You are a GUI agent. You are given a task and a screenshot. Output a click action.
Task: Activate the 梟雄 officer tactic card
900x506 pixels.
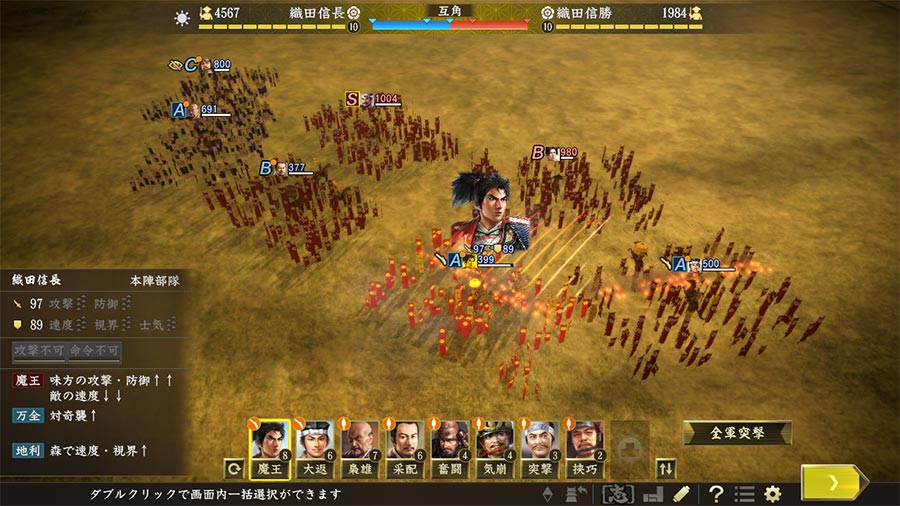[360, 449]
